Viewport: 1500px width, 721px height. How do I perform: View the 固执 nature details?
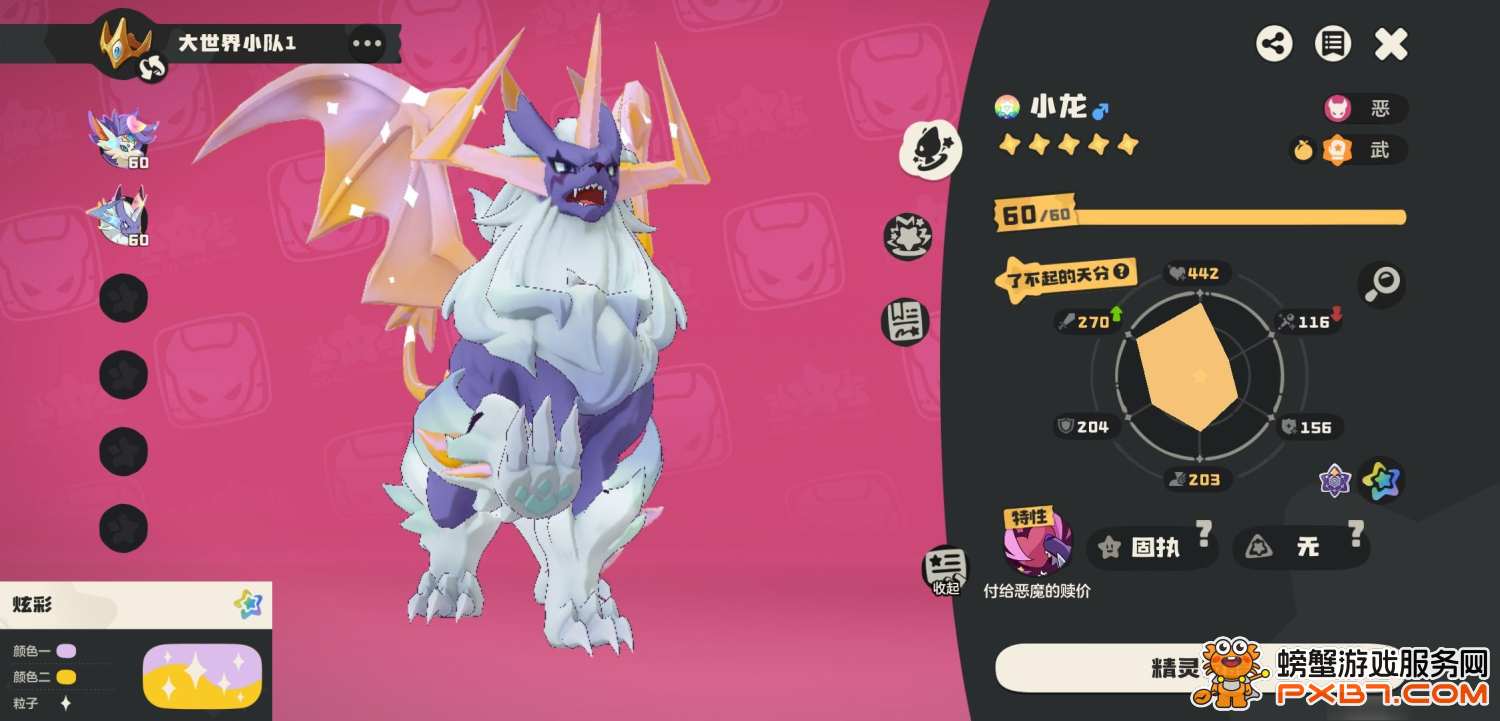pyautogui.click(x=1152, y=547)
